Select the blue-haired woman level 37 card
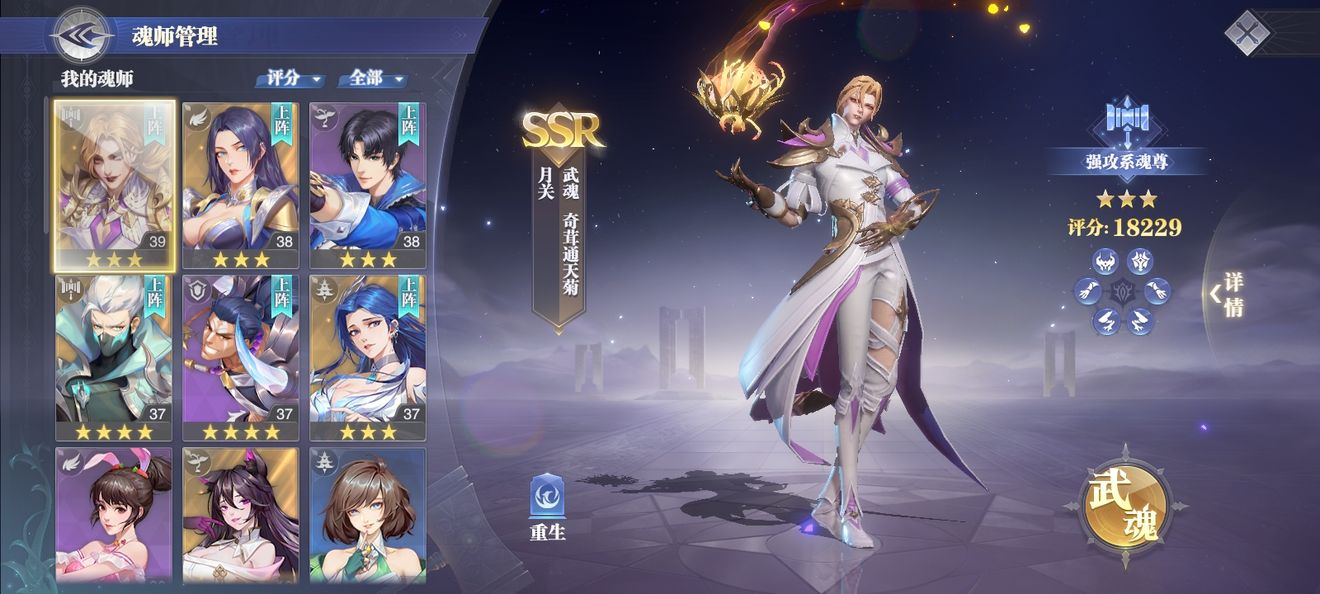This screenshot has width=1320, height=594. 367,357
